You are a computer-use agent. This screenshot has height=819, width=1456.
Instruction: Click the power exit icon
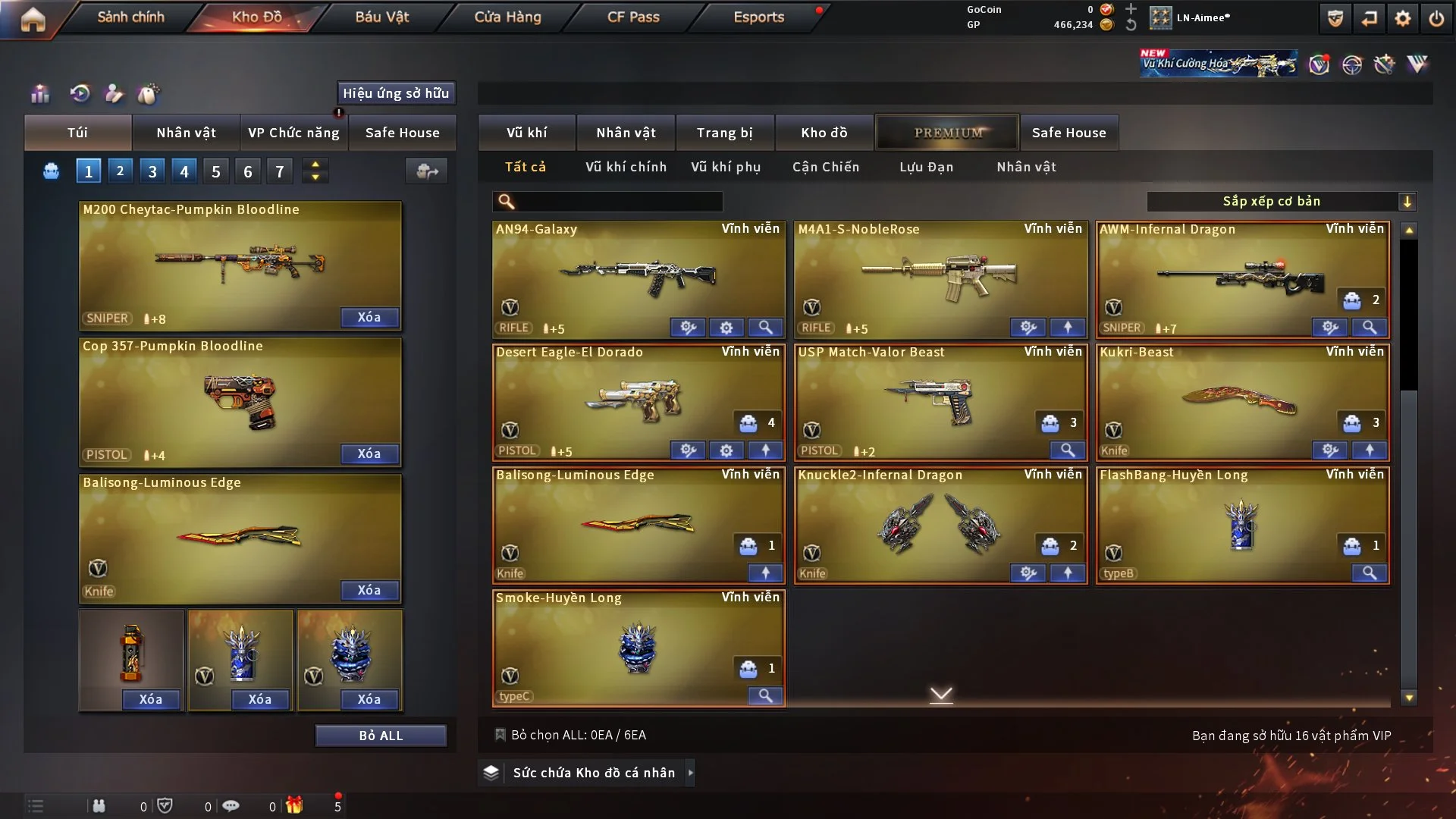[x=1436, y=18]
